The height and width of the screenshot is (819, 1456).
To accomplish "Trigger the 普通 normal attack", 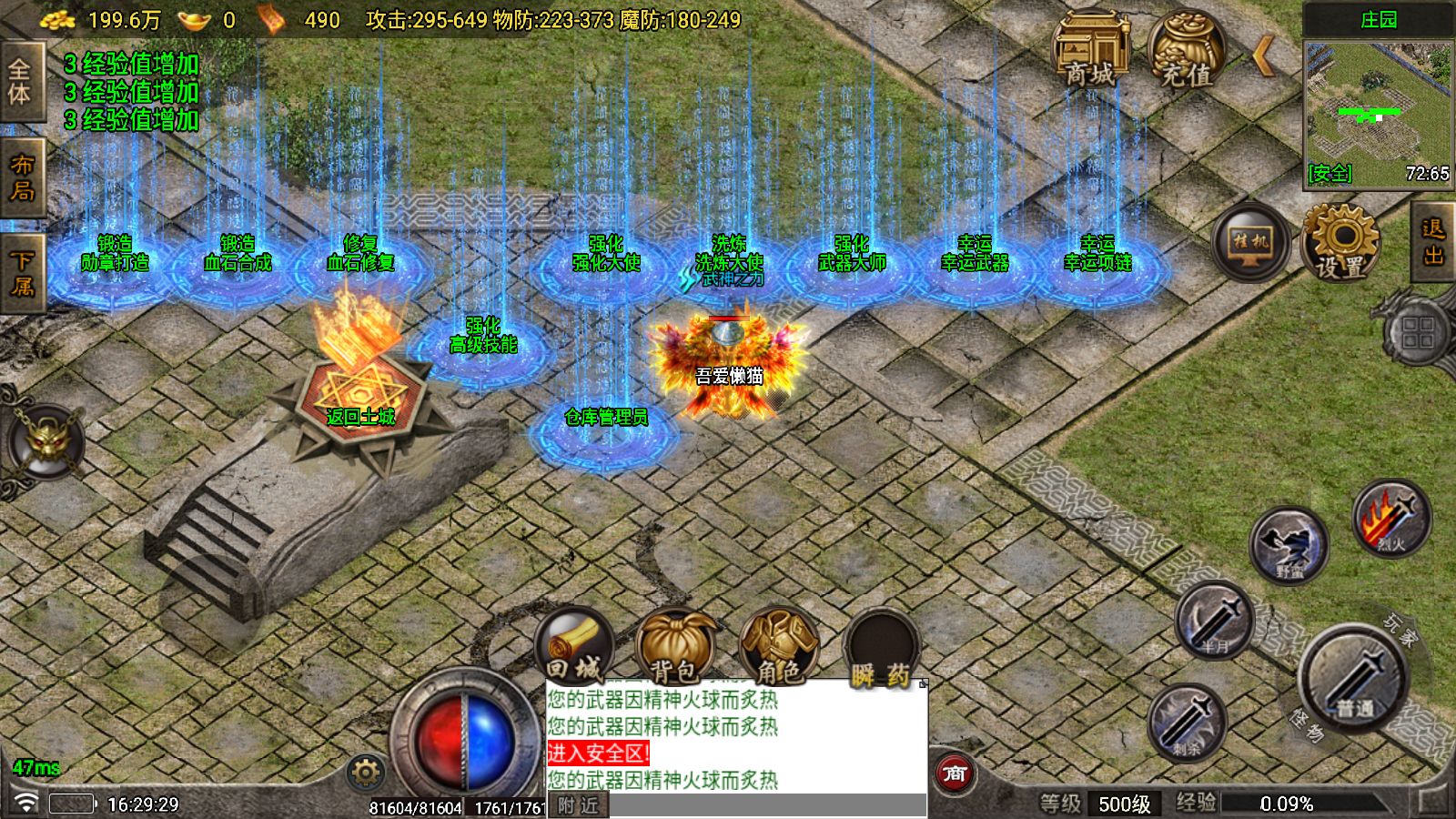I will pos(1354,678).
